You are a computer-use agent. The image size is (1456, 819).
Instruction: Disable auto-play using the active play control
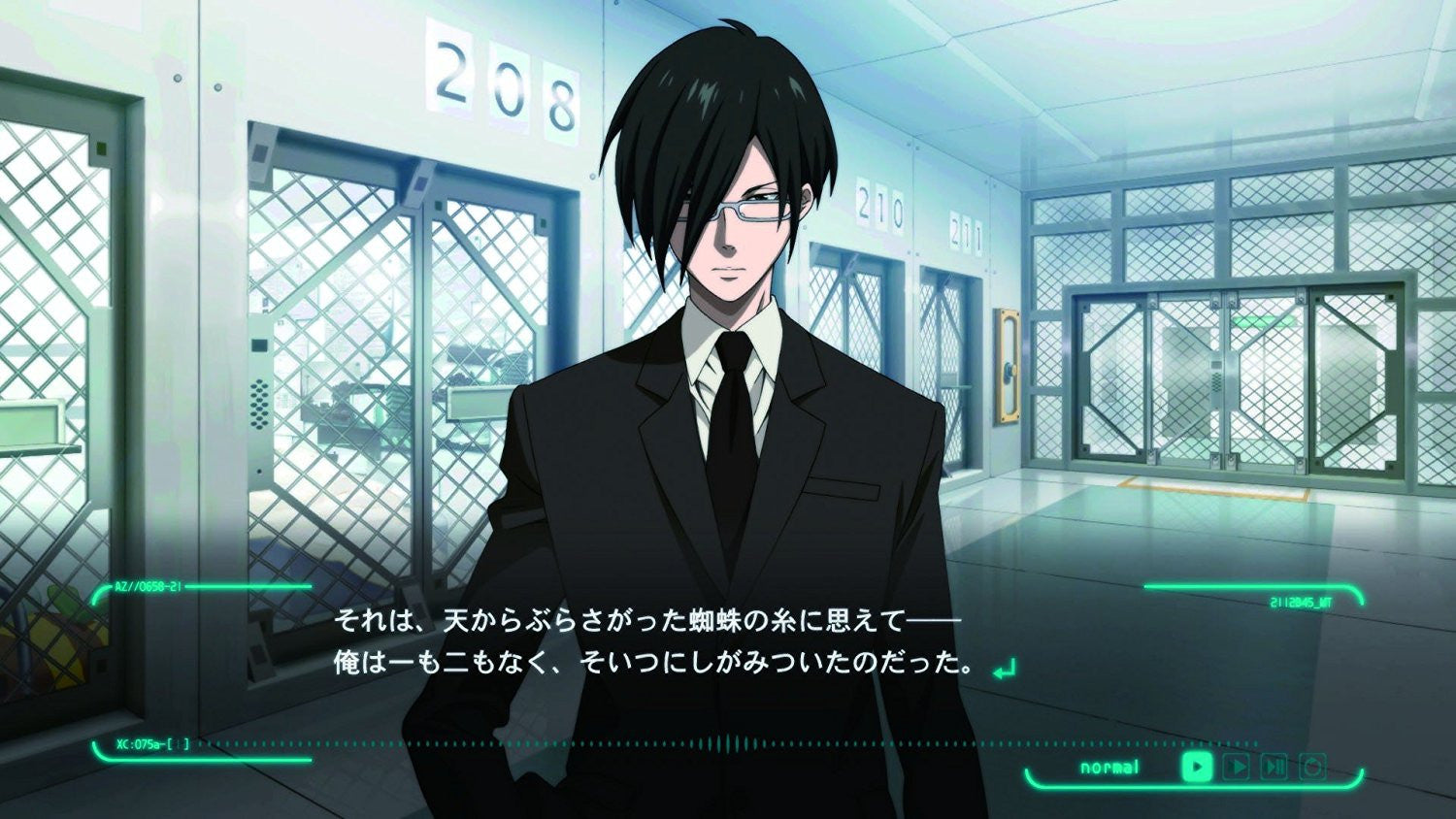[1197, 767]
